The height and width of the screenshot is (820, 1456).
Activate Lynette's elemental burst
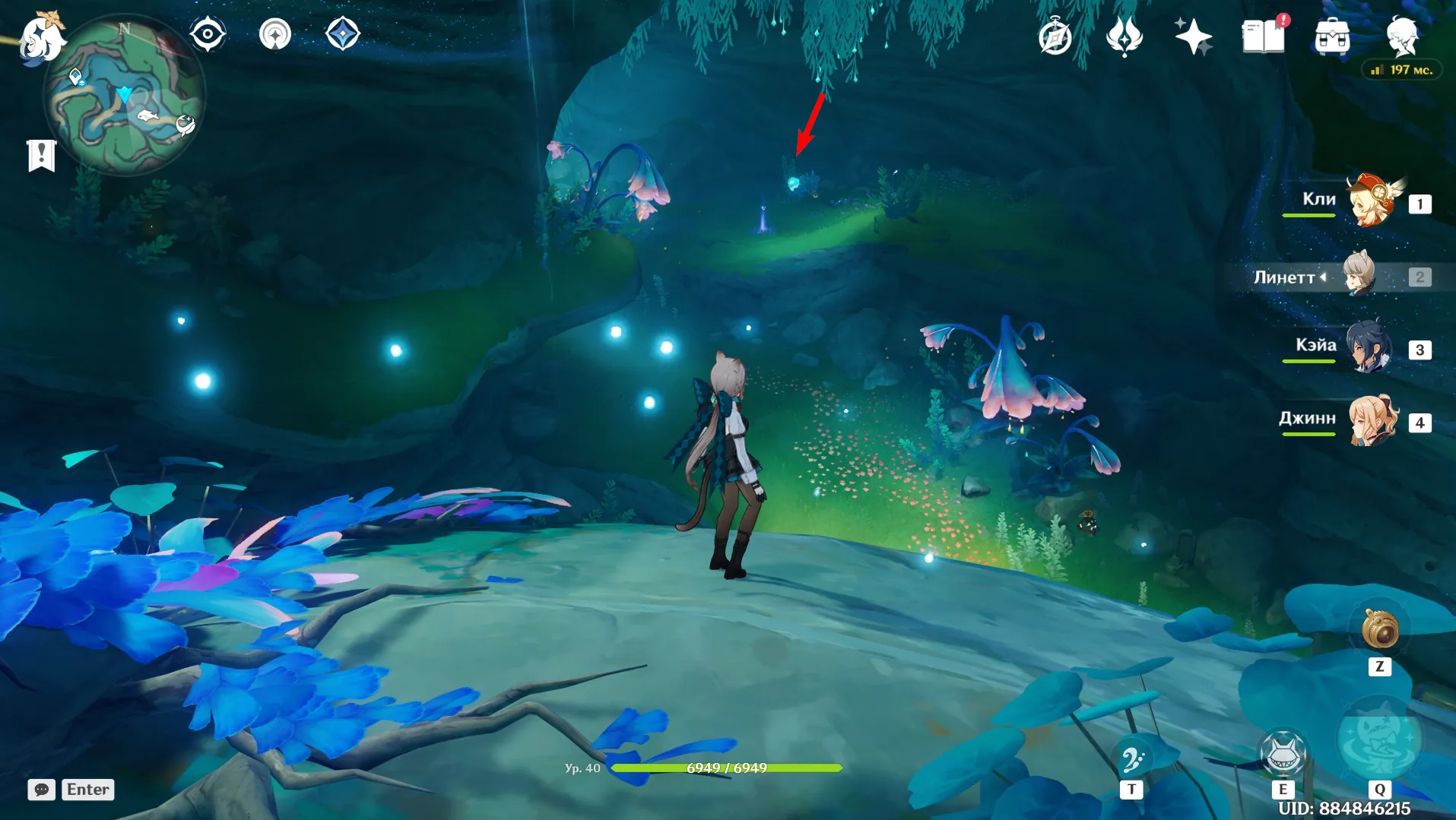tap(1378, 739)
